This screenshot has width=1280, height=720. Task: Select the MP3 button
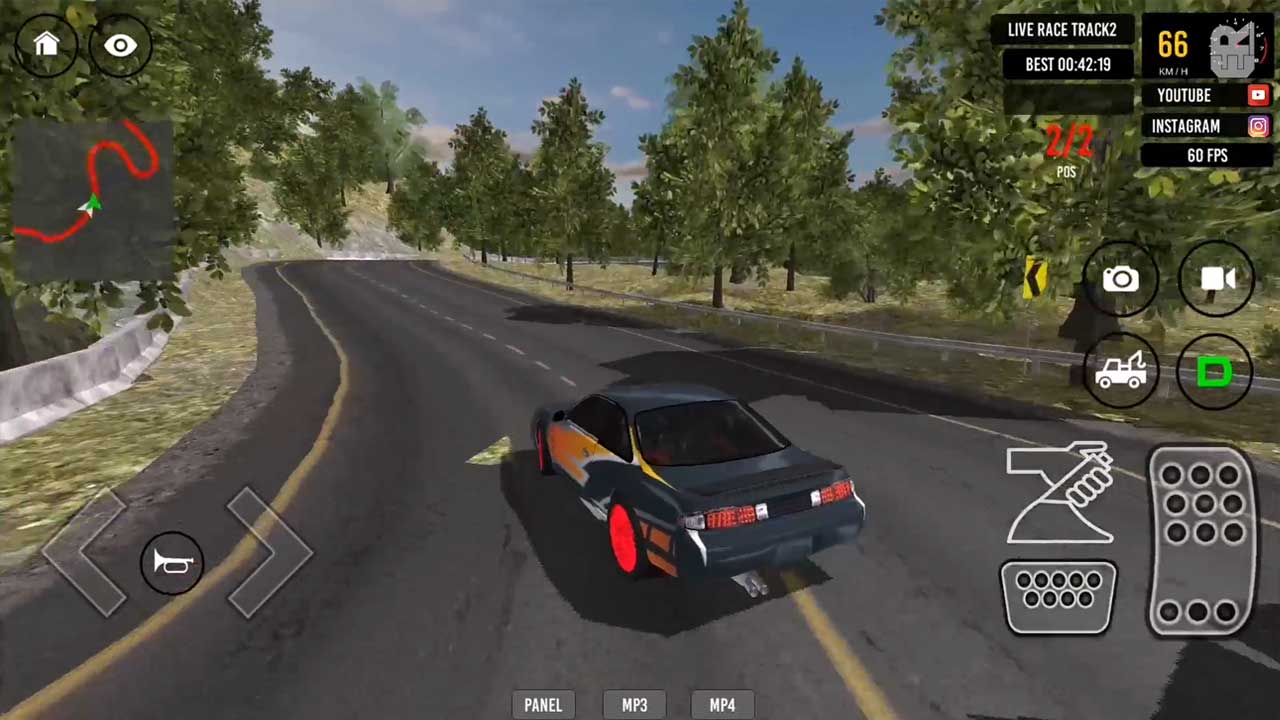[x=635, y=705]
